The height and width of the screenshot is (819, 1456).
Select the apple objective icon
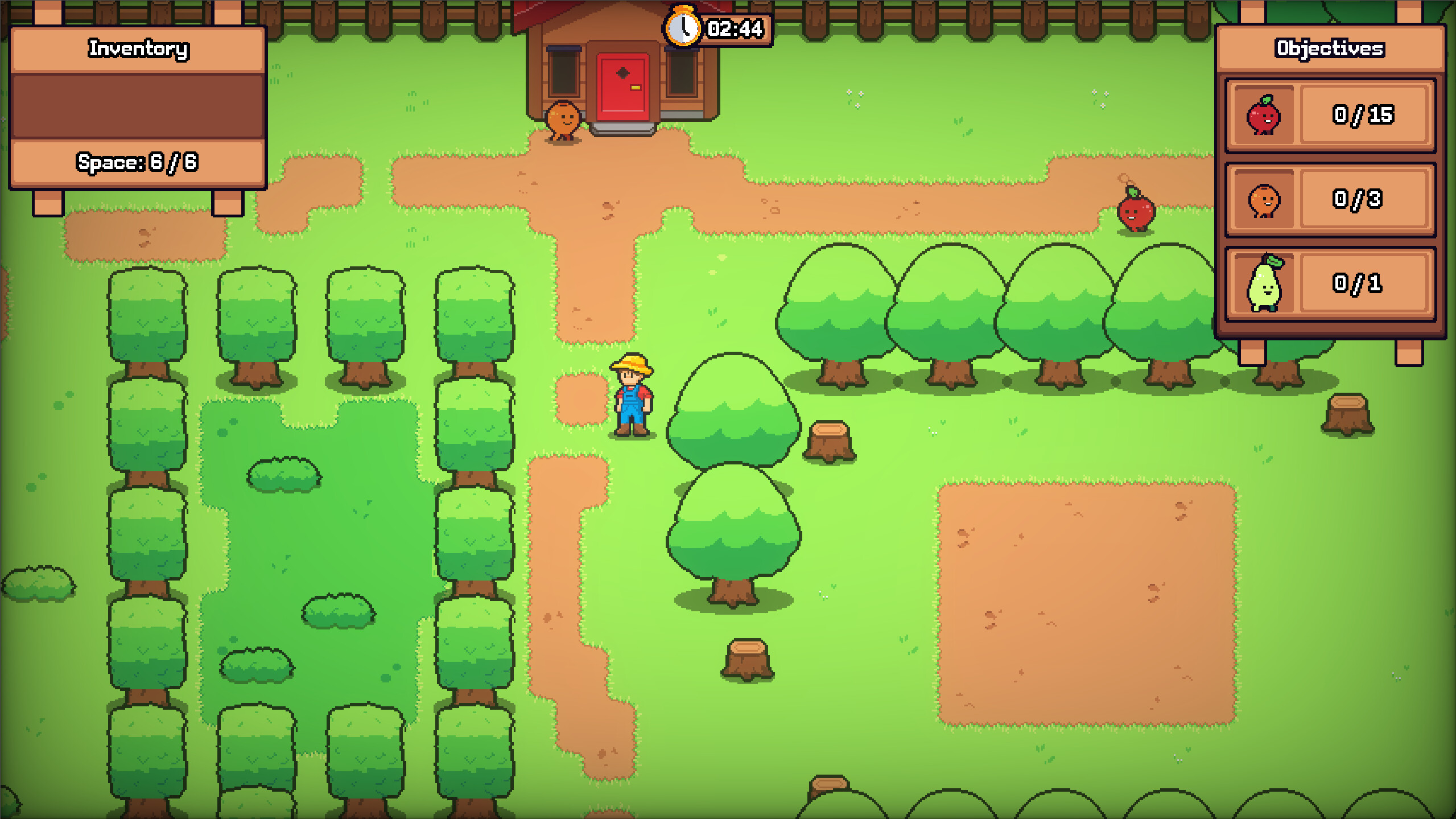tap(1265, 115)
